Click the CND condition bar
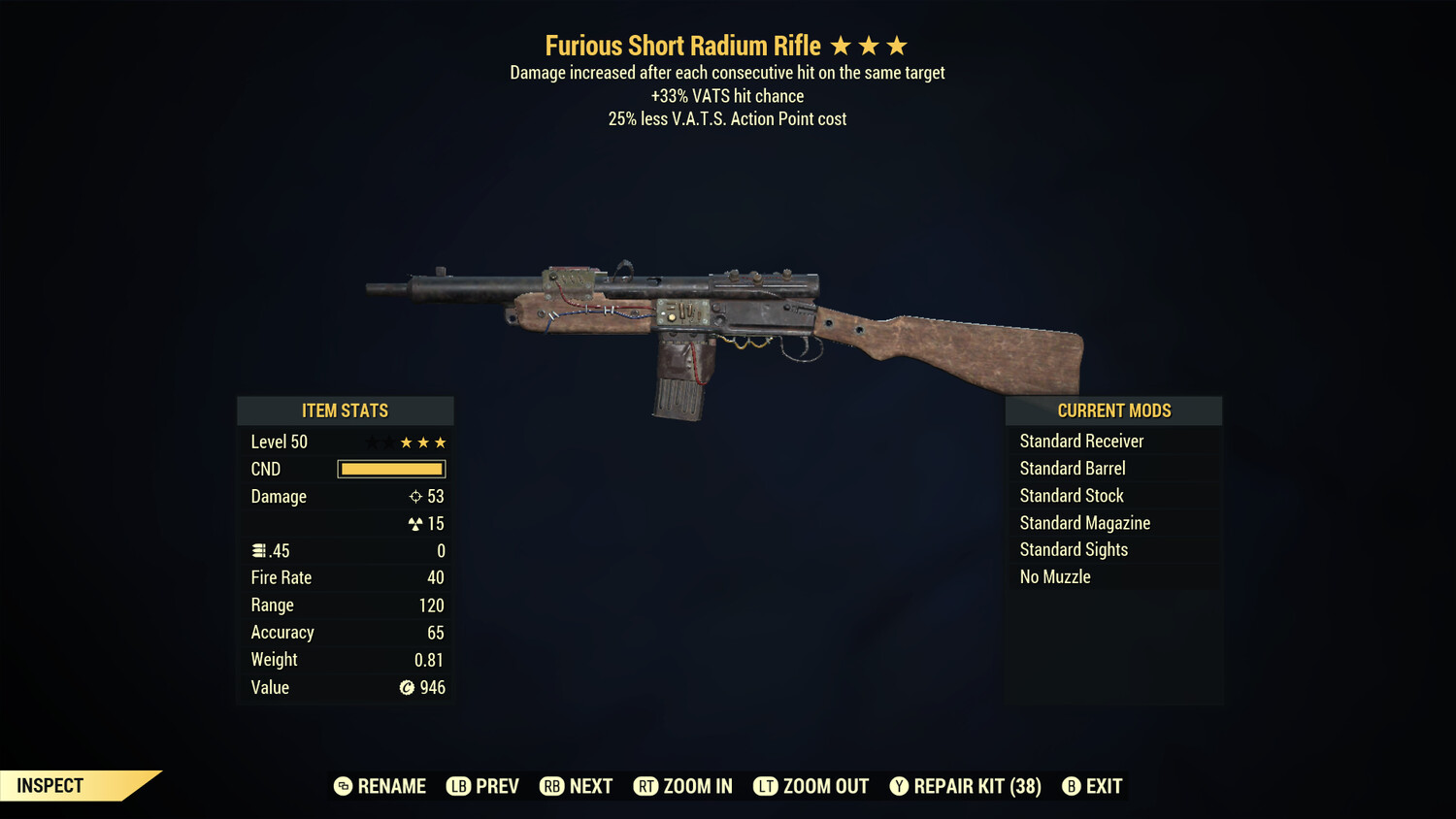The height and width of the screenshot is (819, 1456). (390, 469)
